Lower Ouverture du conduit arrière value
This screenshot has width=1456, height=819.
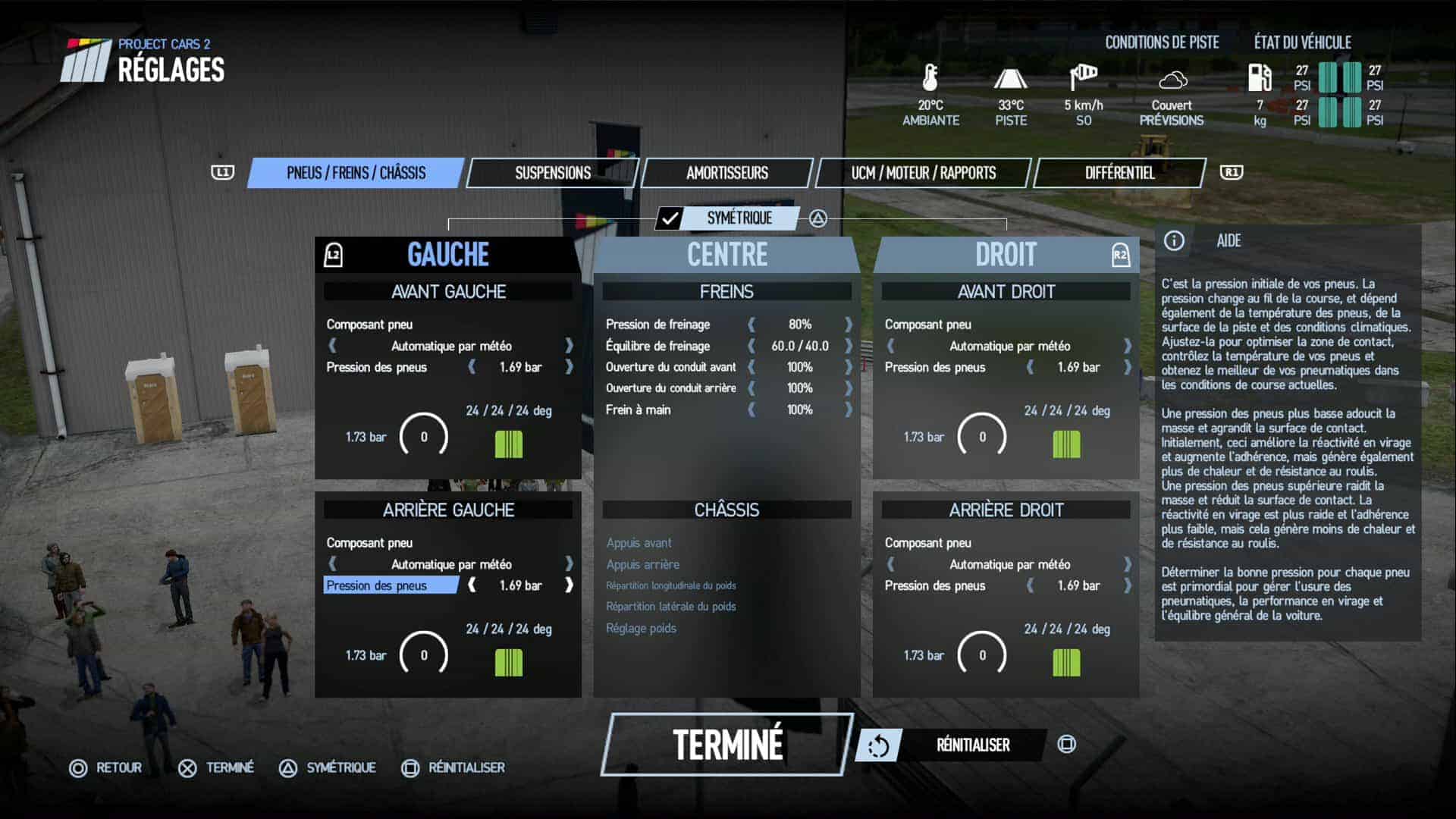click(x=752, y=388)
